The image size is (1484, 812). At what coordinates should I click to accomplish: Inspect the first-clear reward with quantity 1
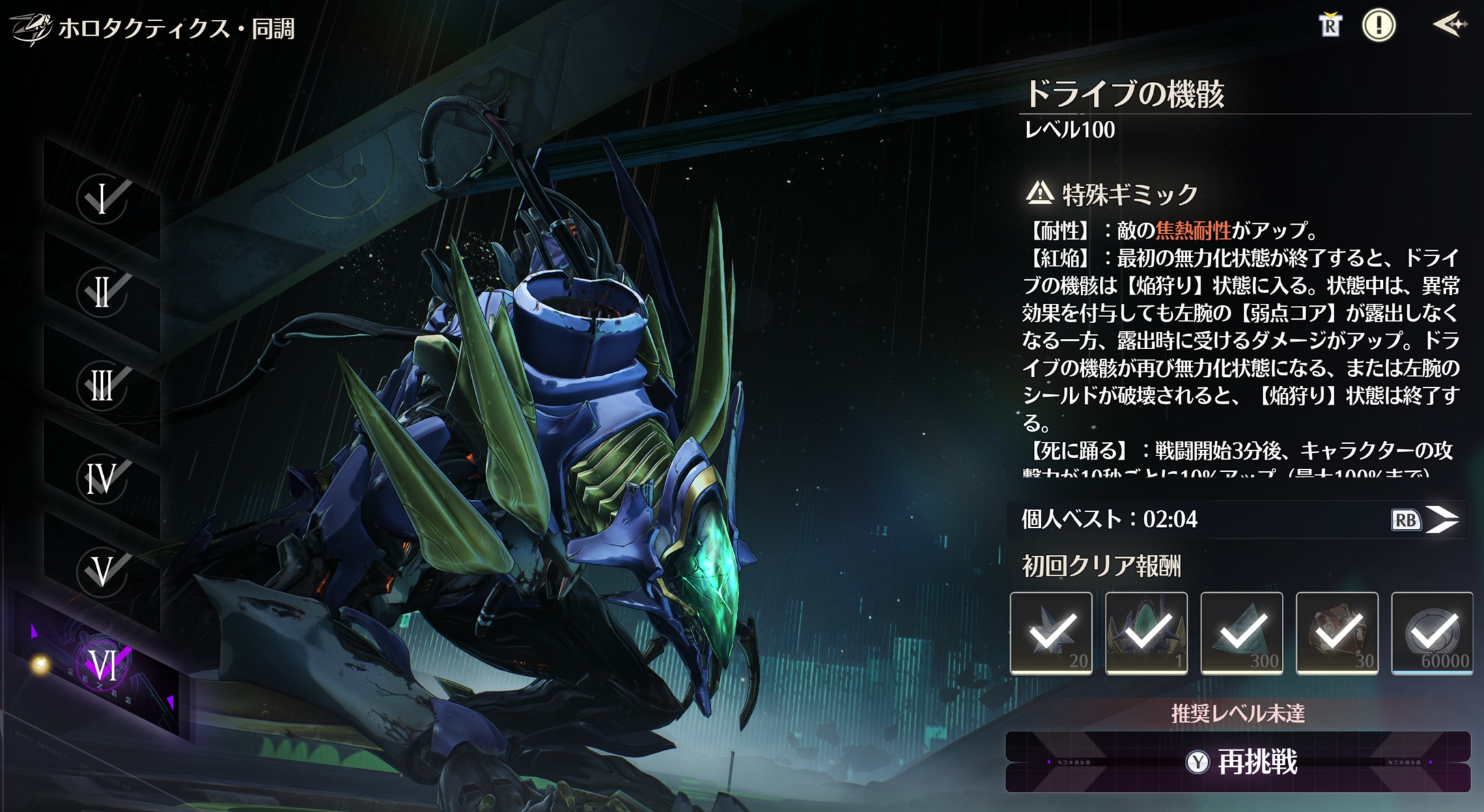coord(1146,633)
